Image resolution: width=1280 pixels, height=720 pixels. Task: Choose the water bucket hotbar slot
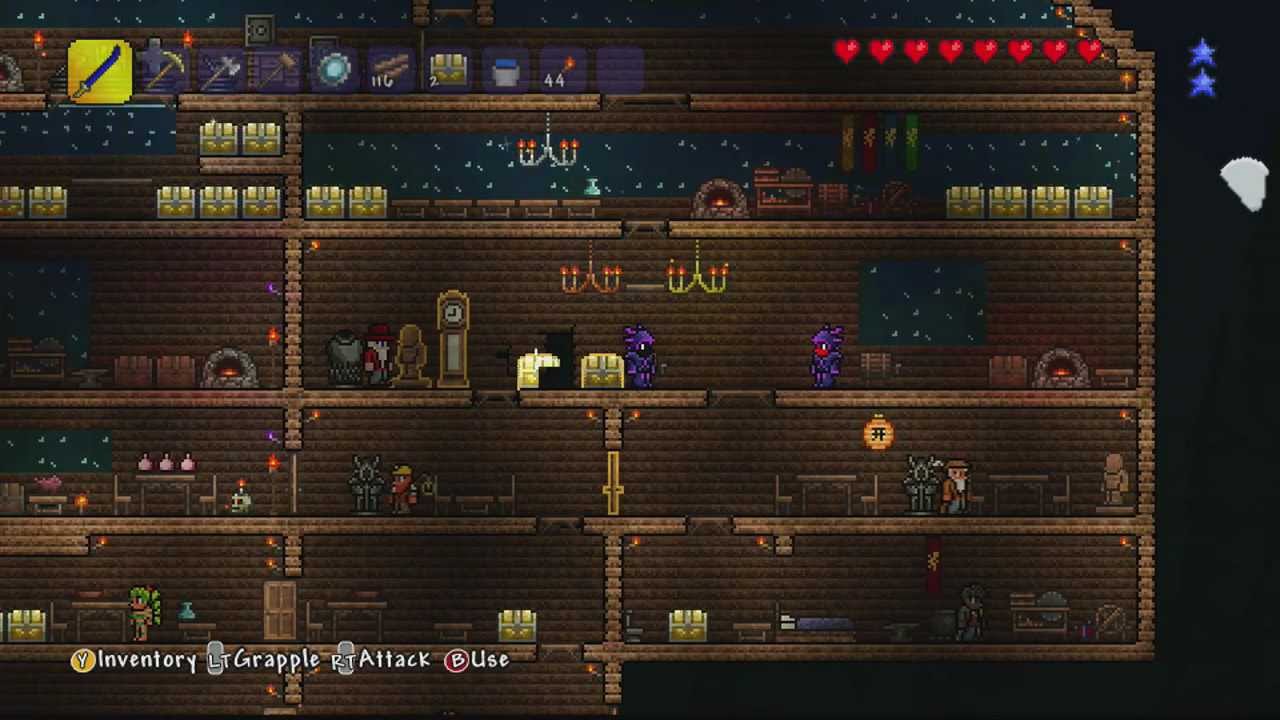[505, 70]
